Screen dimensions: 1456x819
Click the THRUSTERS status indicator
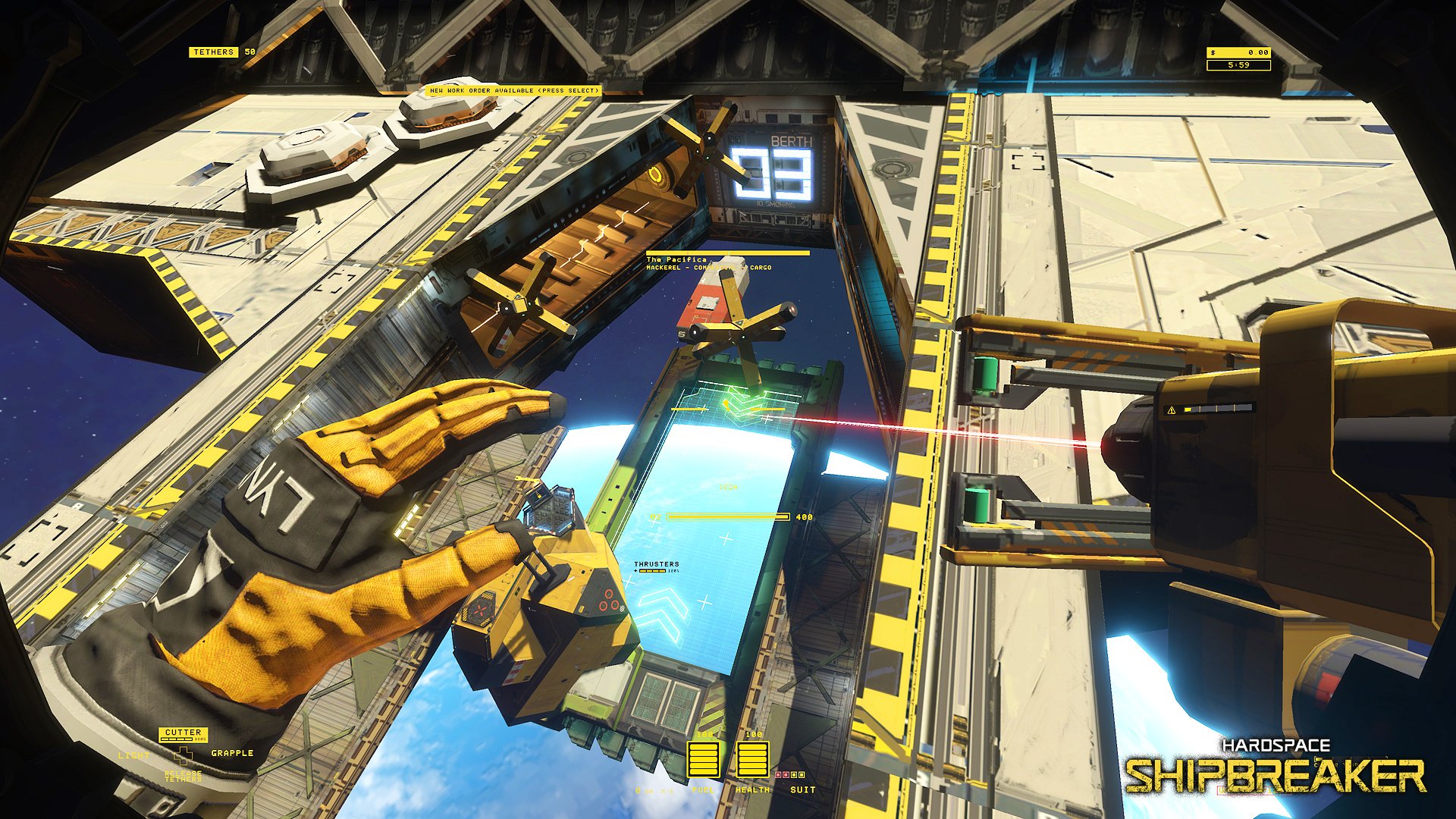tap(656, 565)
